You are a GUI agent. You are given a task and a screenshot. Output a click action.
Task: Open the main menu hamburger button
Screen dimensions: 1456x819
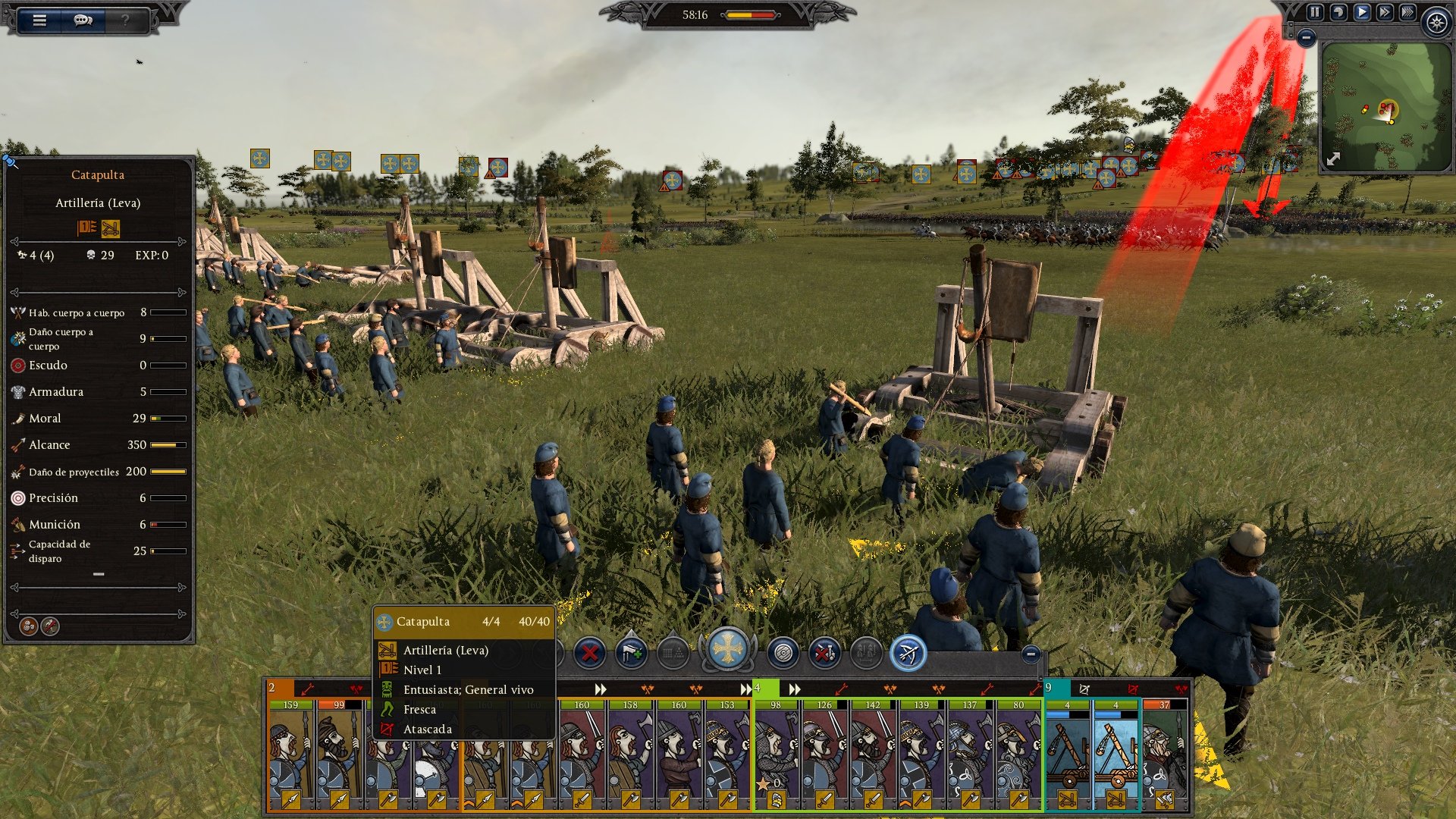39,20
